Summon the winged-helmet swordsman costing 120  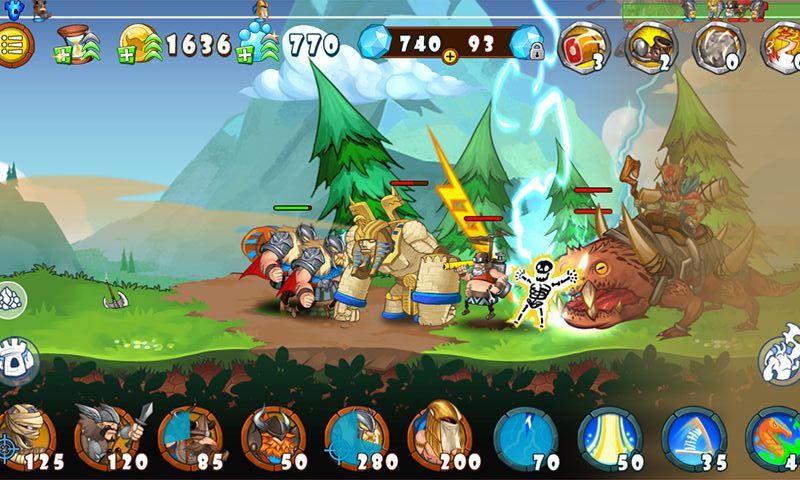[x=107, y=437]
